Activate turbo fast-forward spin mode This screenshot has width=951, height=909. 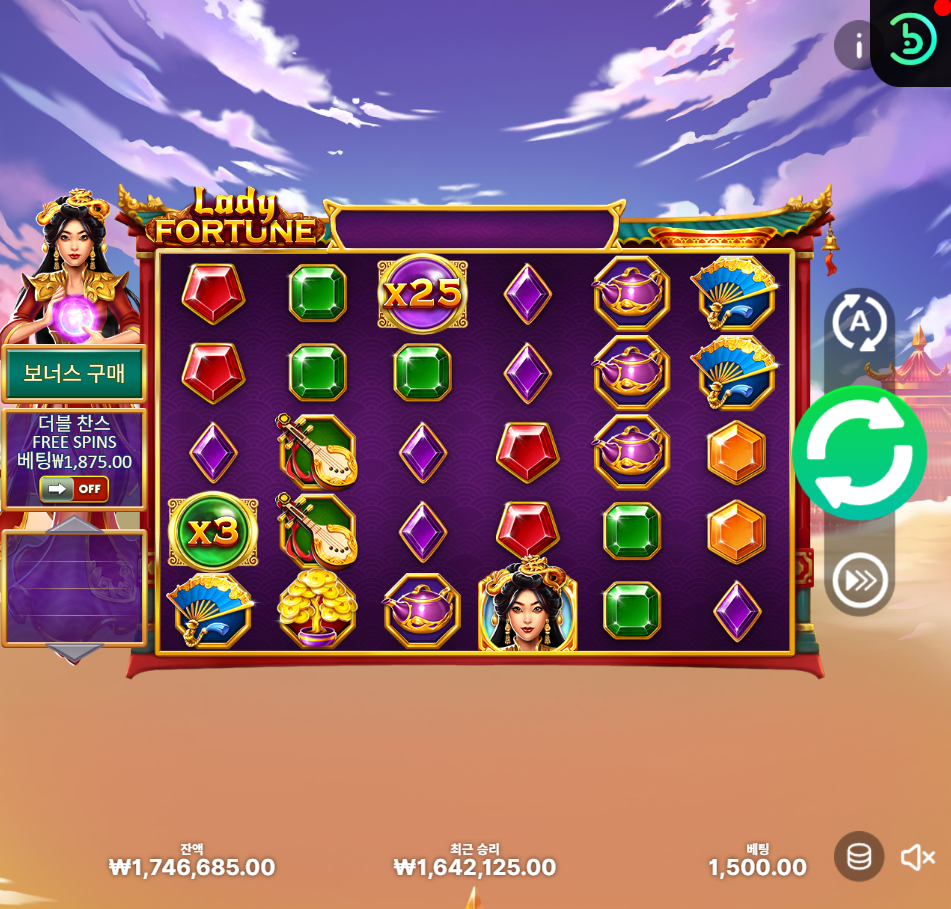tap(859, 580)
